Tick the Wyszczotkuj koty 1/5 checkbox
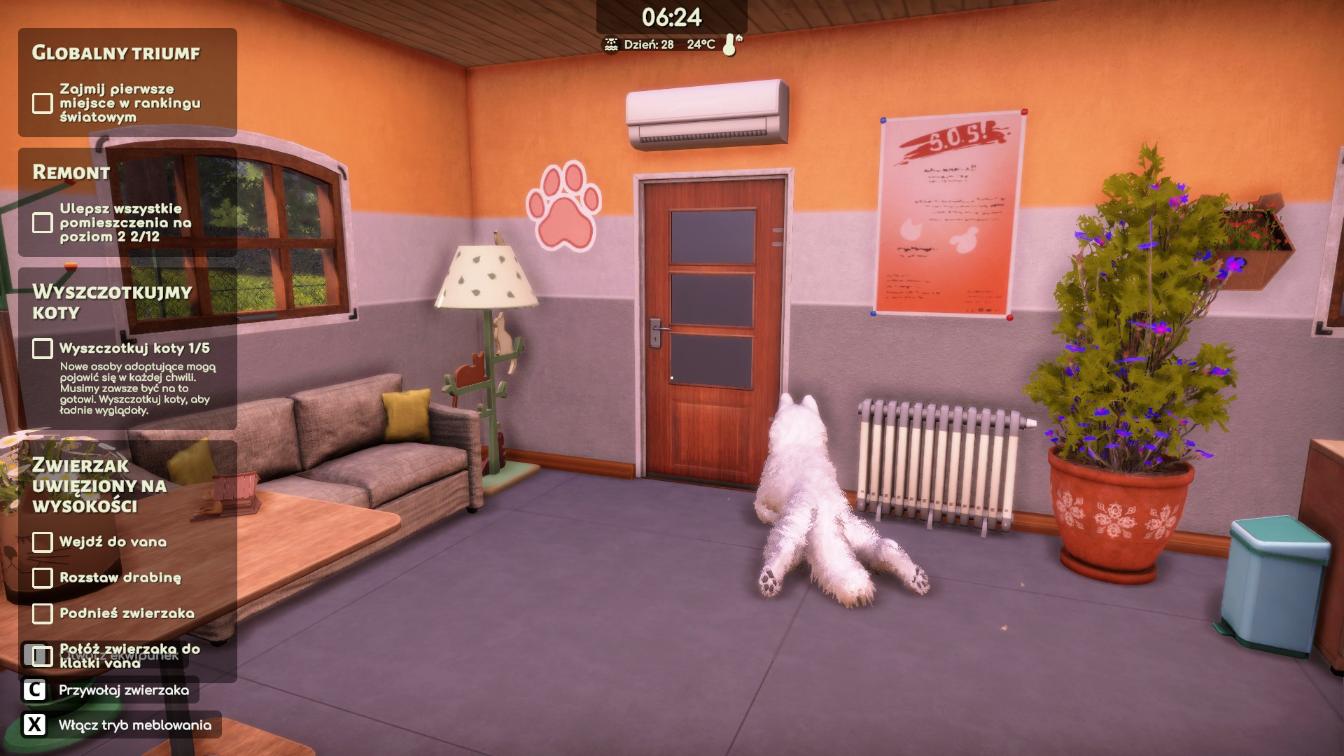This screenshot has width=1344, height=756. (x=42, y=348)
